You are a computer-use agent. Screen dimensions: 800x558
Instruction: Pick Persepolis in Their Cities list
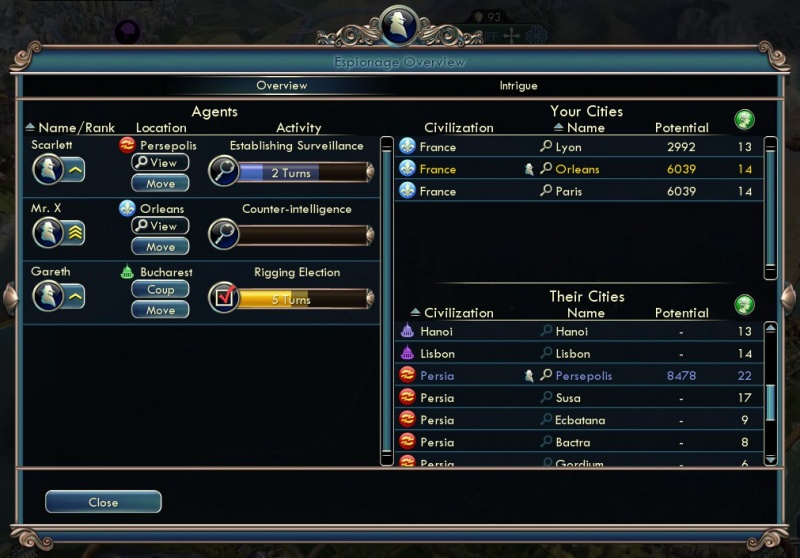click(x=580, y=376)
